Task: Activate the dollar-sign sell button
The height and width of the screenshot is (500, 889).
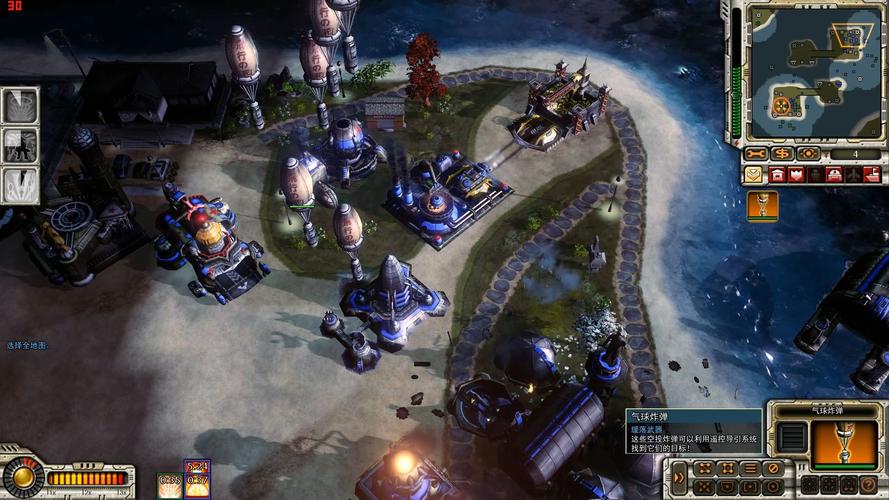Action: pos(782,154)
